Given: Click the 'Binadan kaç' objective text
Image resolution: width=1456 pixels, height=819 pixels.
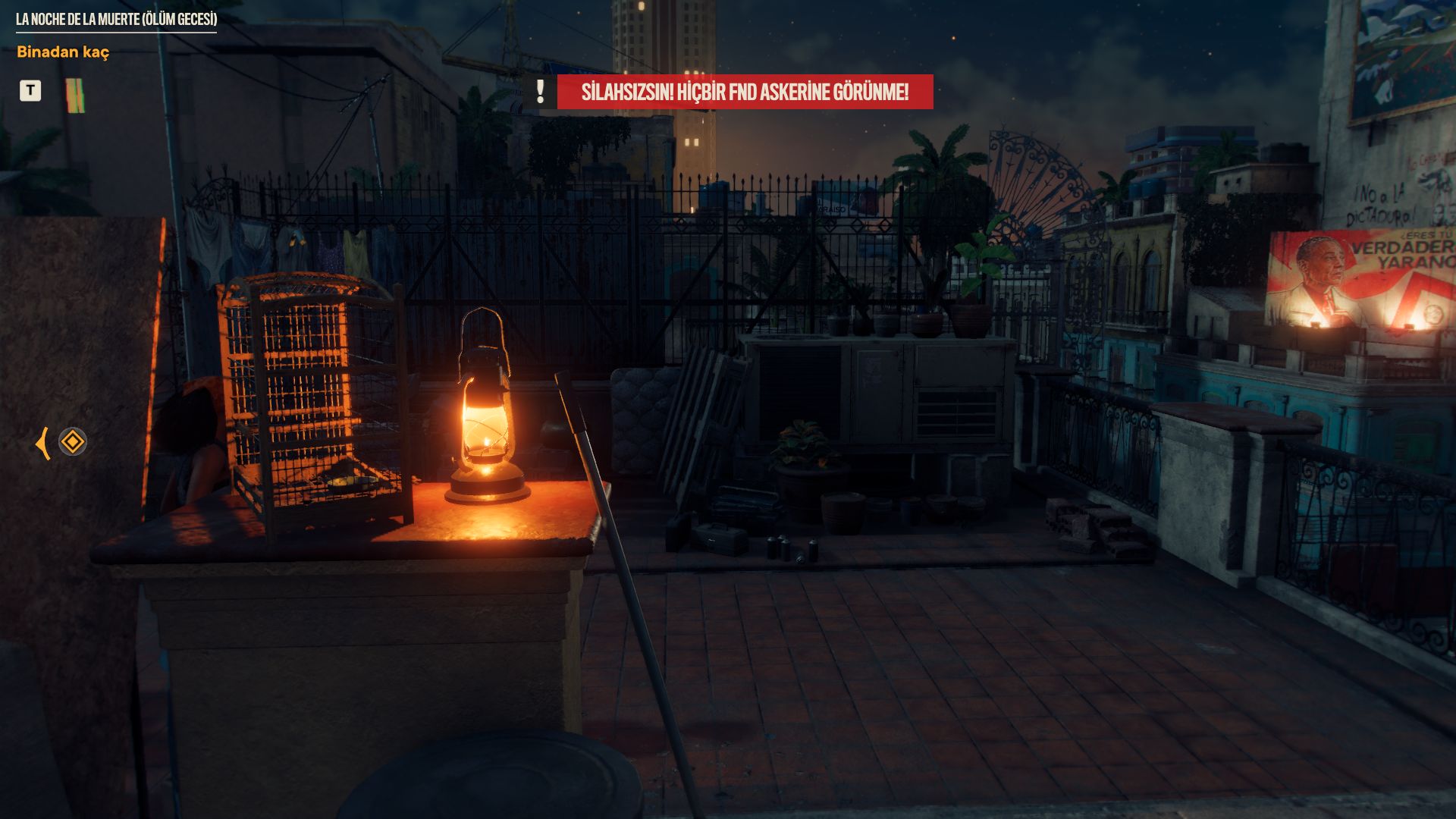Looking at the screenshot, I should click(x=63, y=52).
